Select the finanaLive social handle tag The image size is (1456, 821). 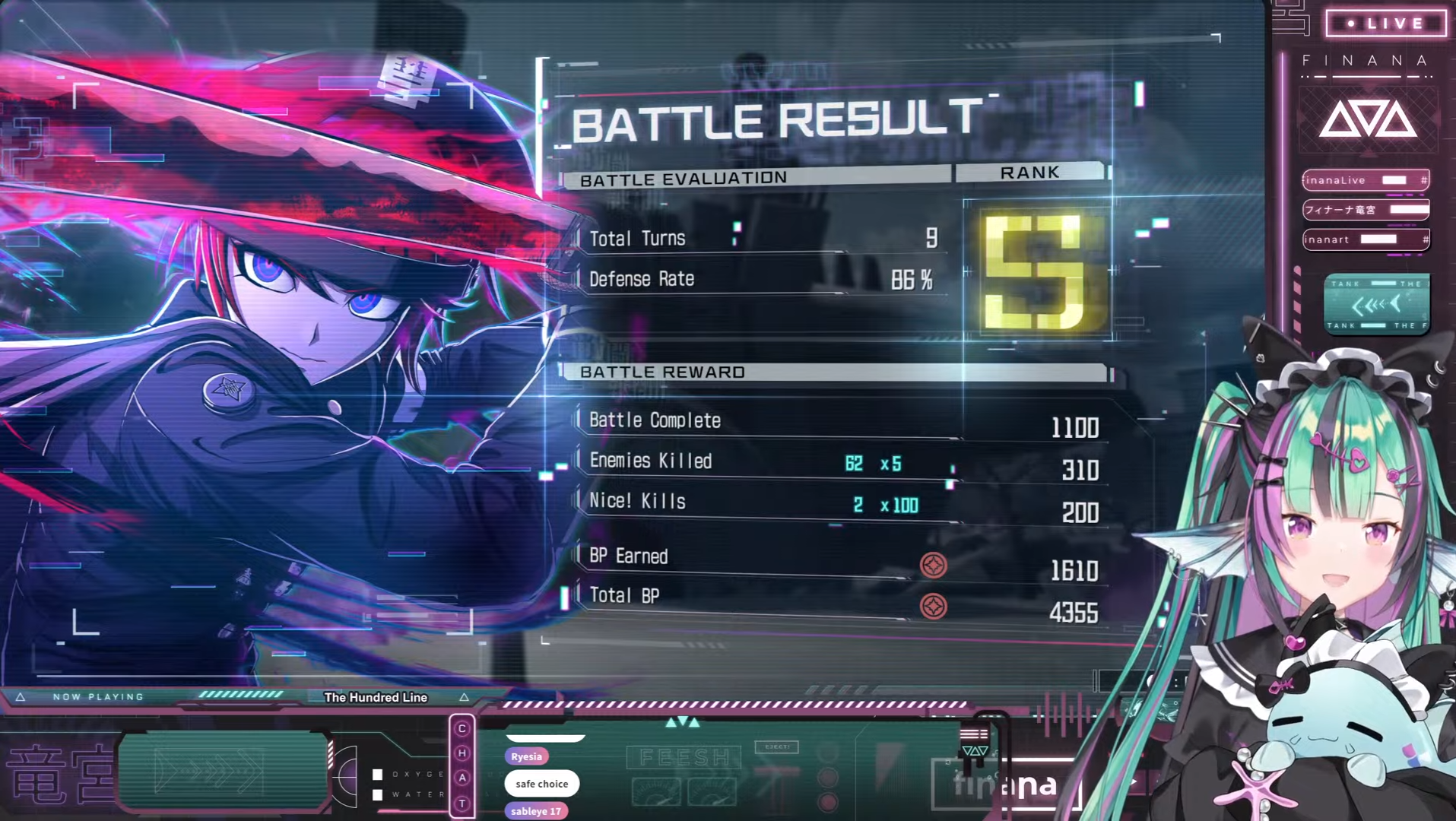point(1366,180)
